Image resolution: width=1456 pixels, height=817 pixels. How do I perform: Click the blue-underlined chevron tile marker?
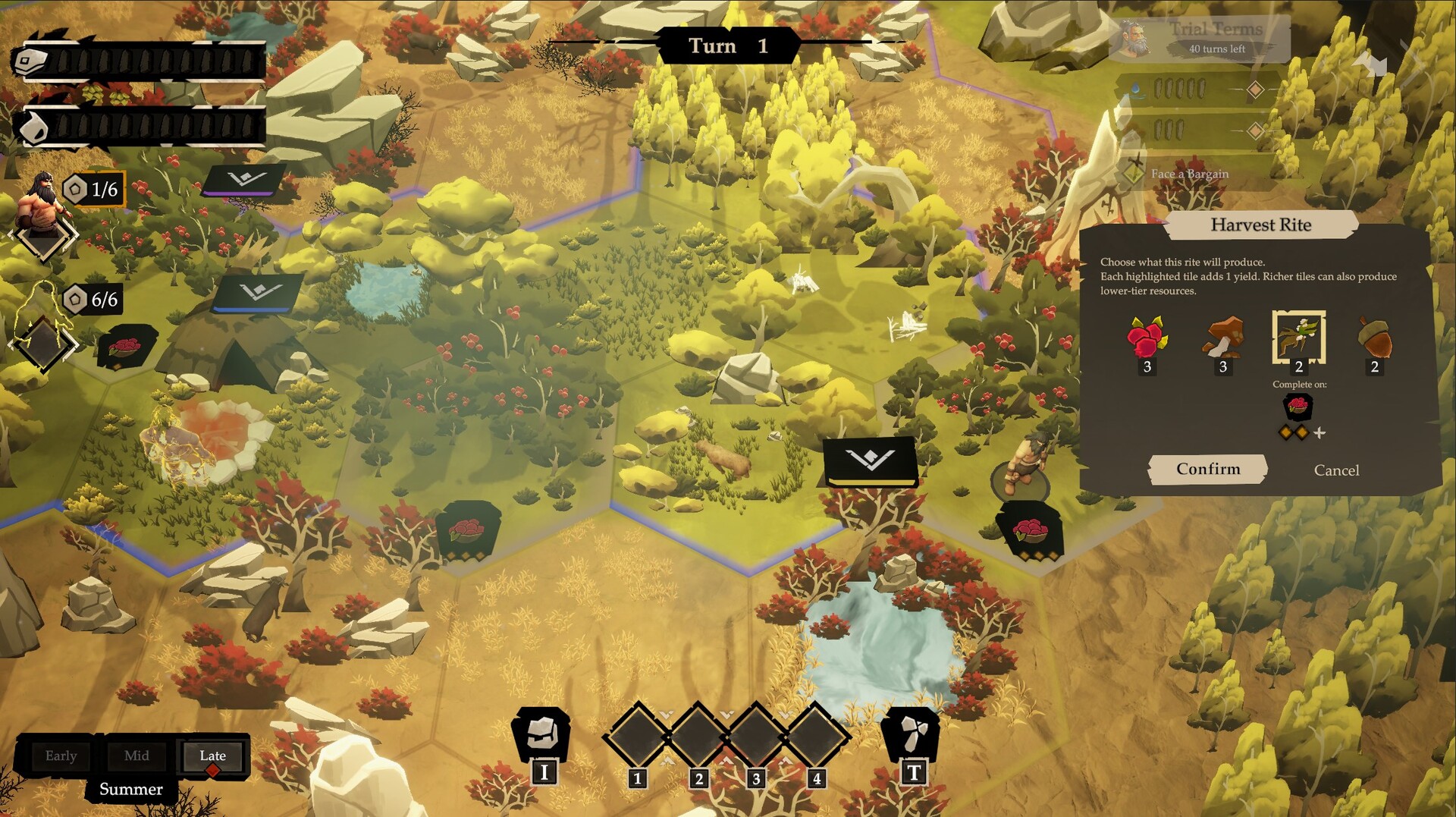coord(259,292)
